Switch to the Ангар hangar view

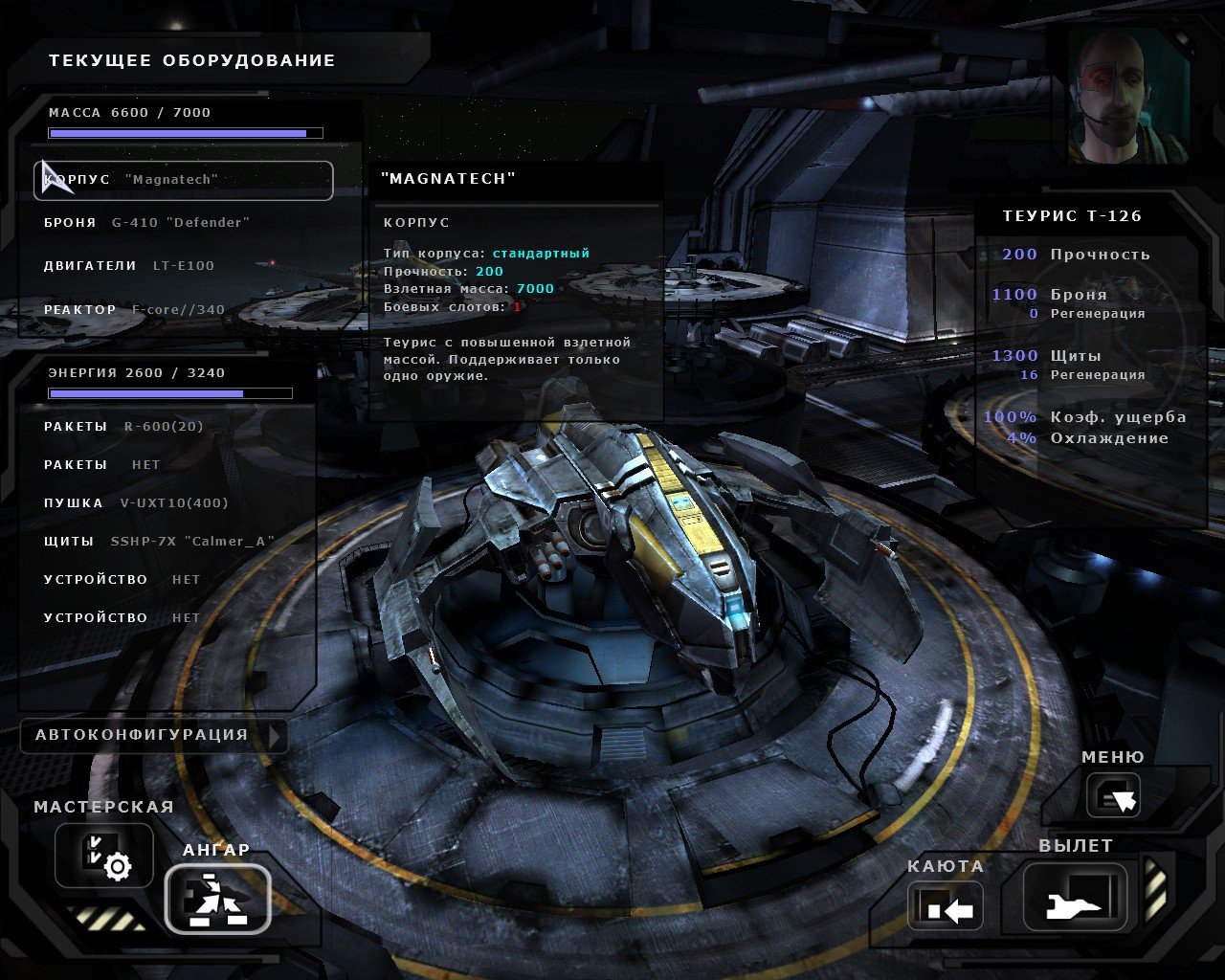click(x=217, y=899)
